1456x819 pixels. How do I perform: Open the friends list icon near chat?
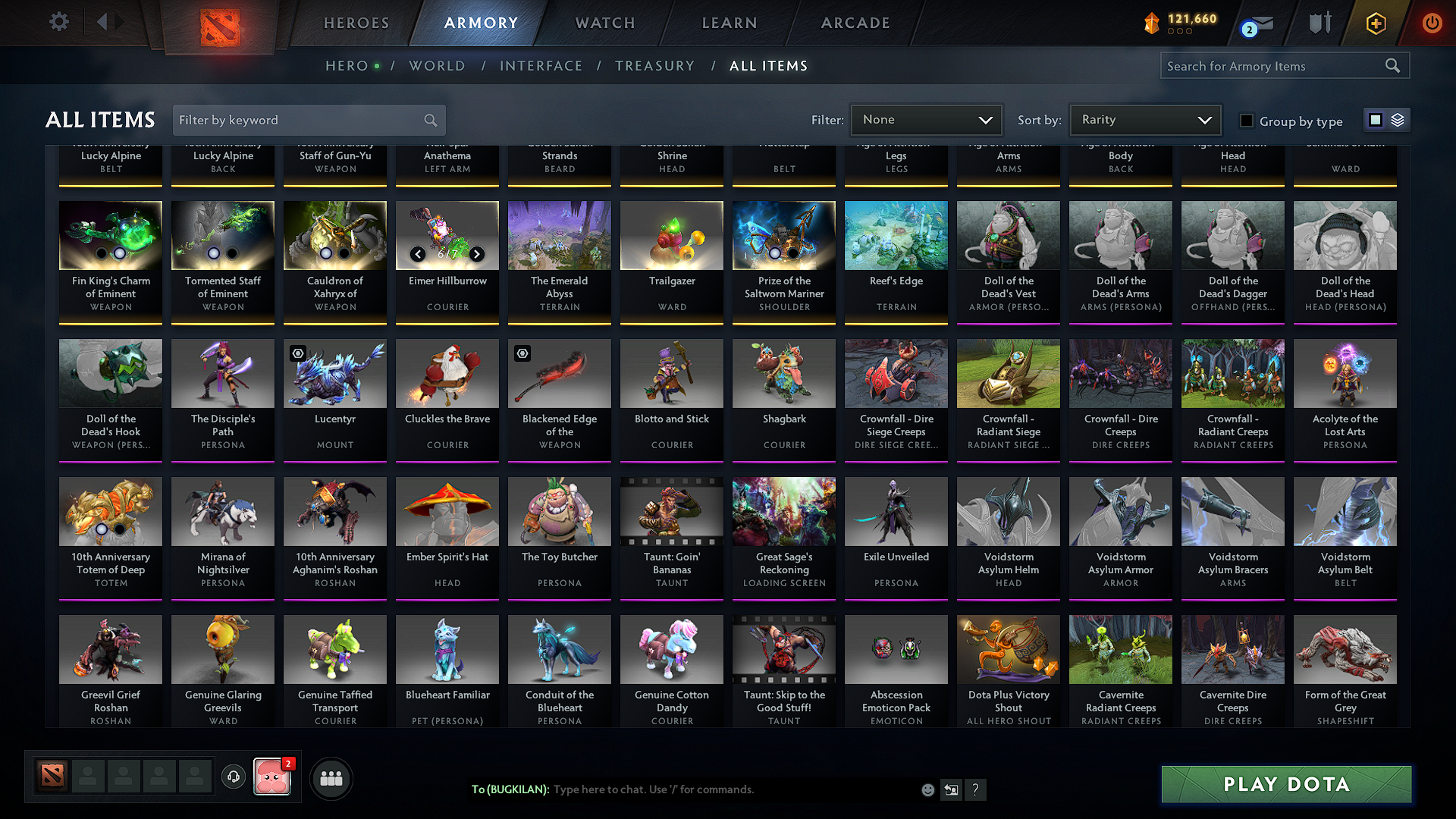[331, 778]
